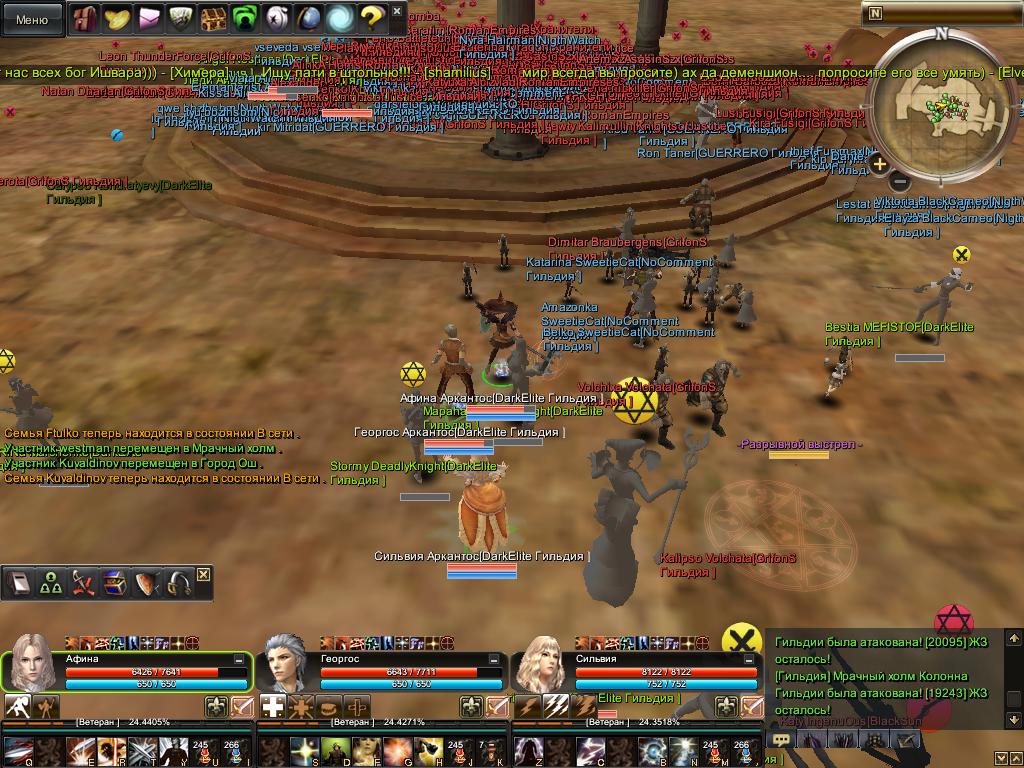Click the yellow question mark help icon

pyautogui.click(x=371, y=18)
